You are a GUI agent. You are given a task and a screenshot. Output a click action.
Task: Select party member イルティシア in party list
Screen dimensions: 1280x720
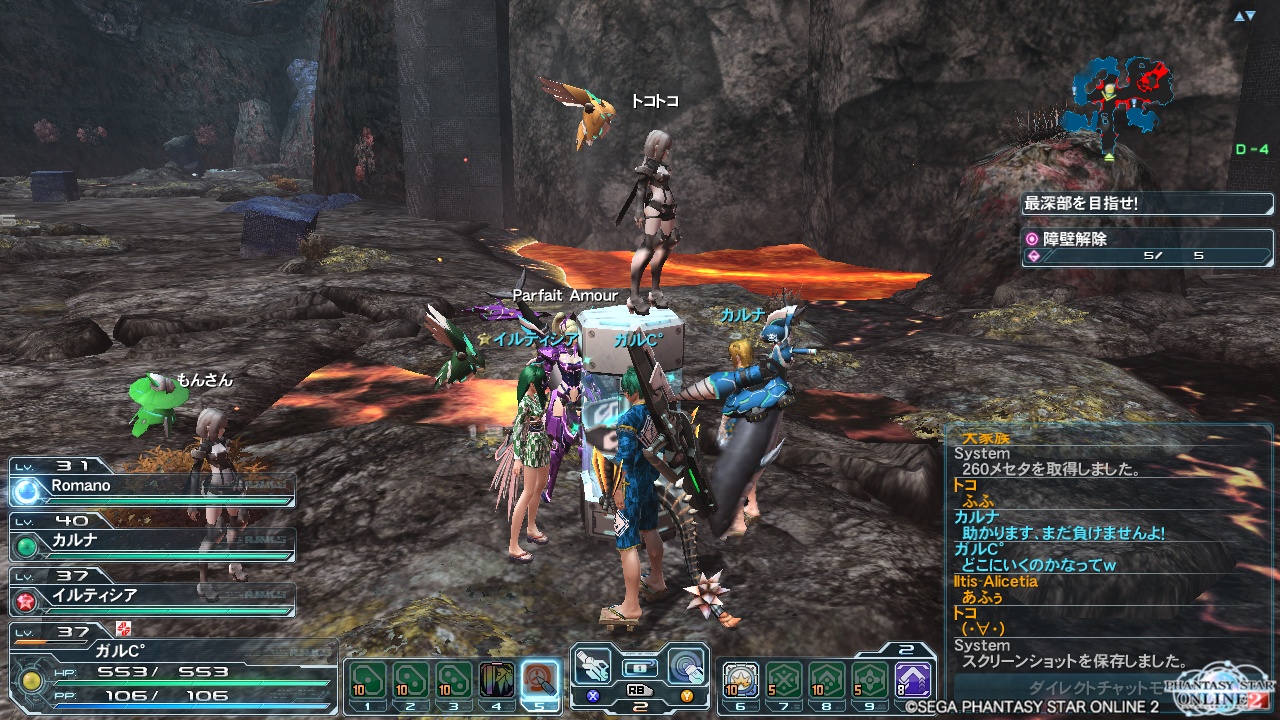[152, 595]
